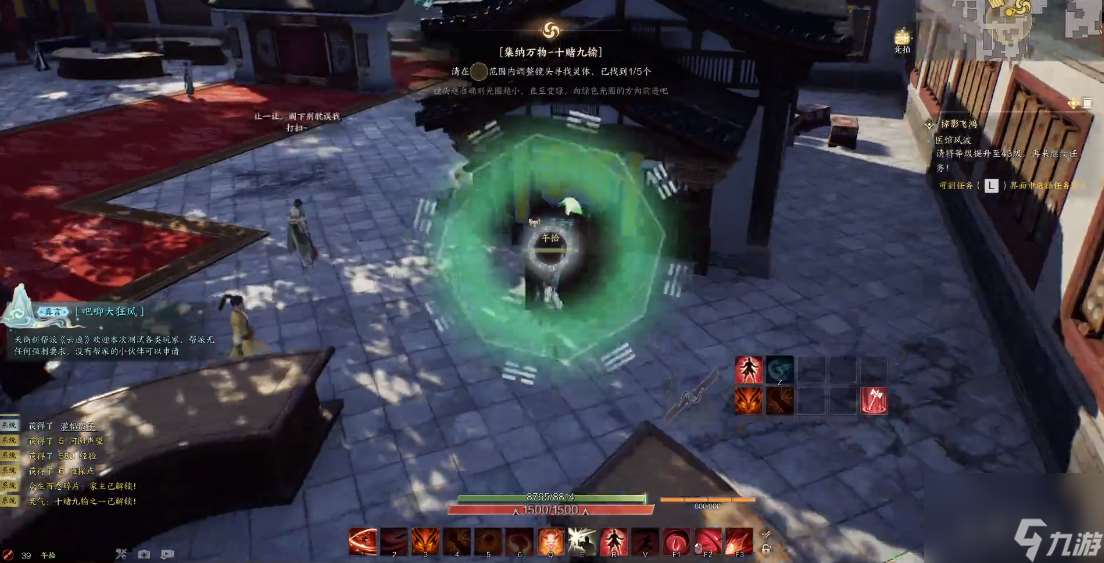
Task: Select the teal swirl skill icon
Action: [x=780, y=370]
